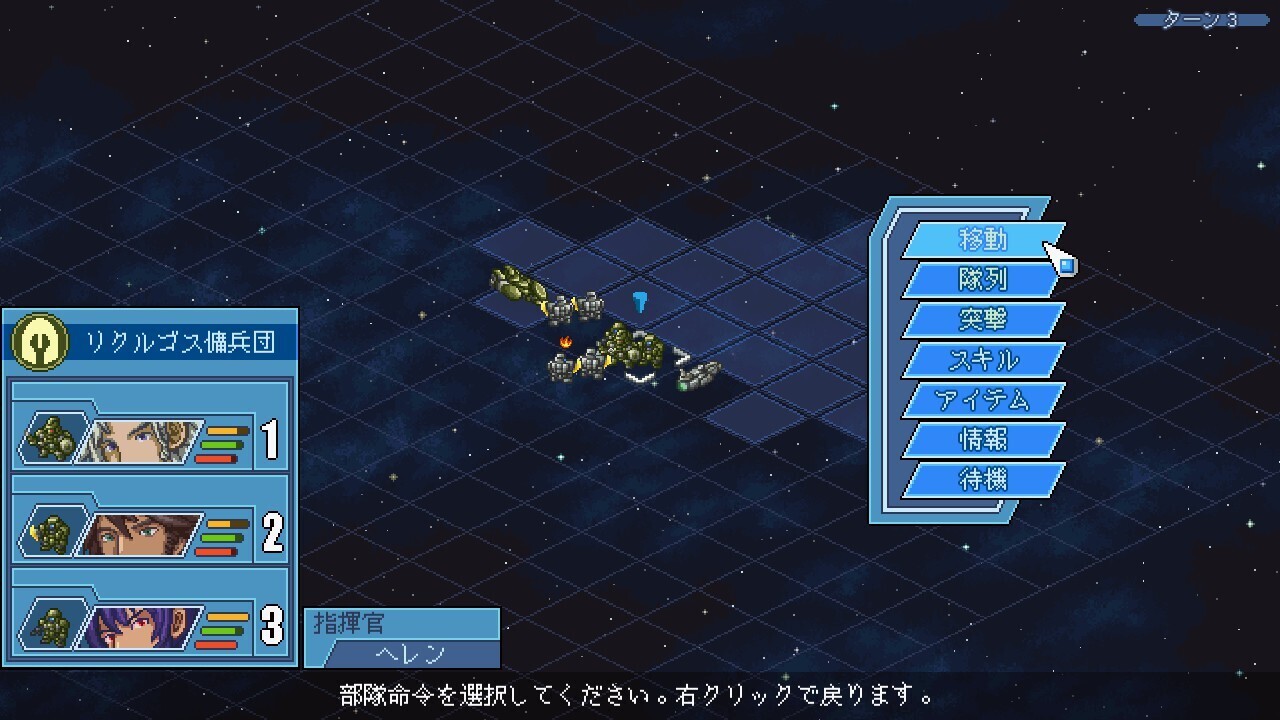Select the 移動 (Move) command

click(982, 240)
